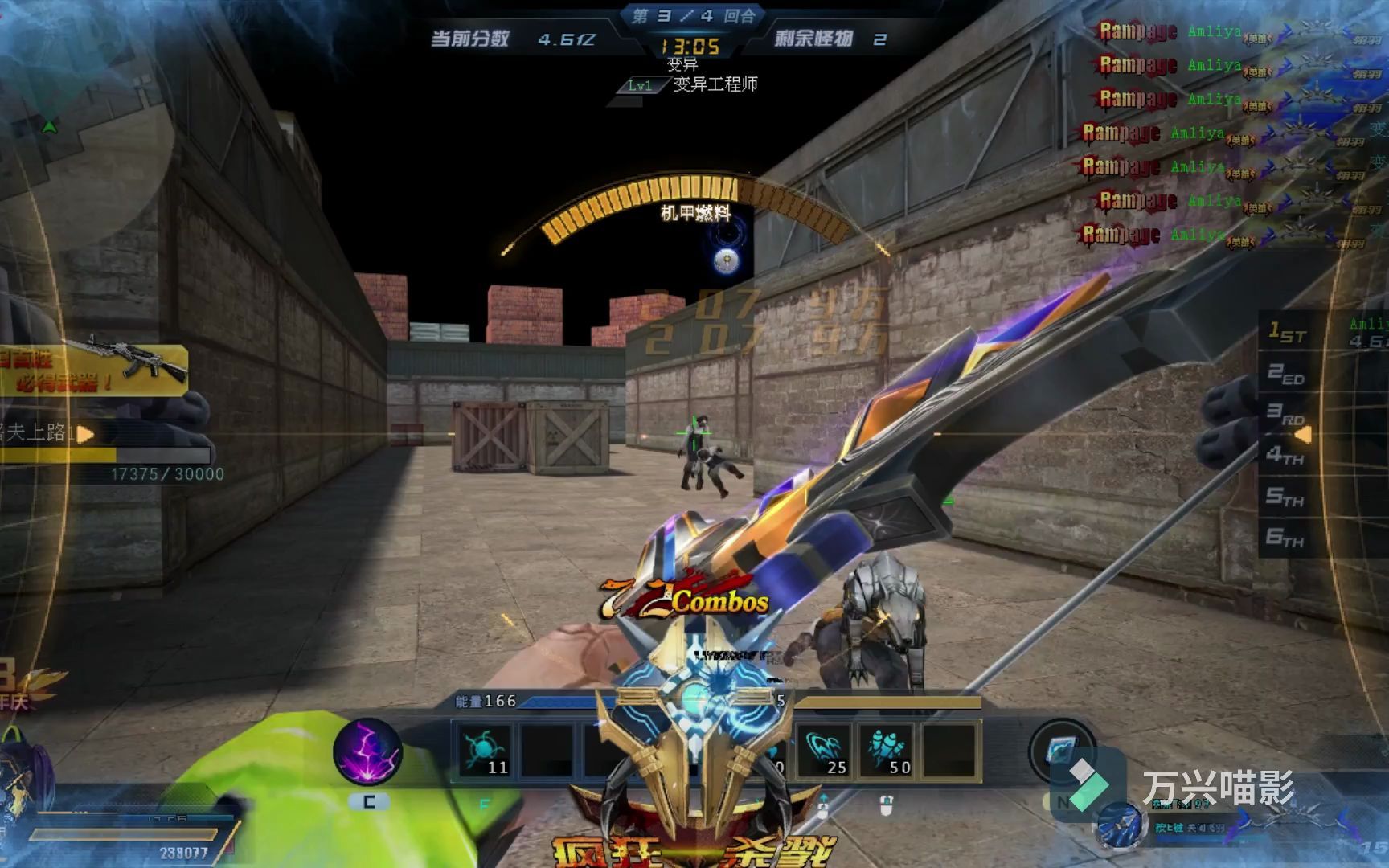Expand the quest tracker orange arrow

tap(85, 434)
